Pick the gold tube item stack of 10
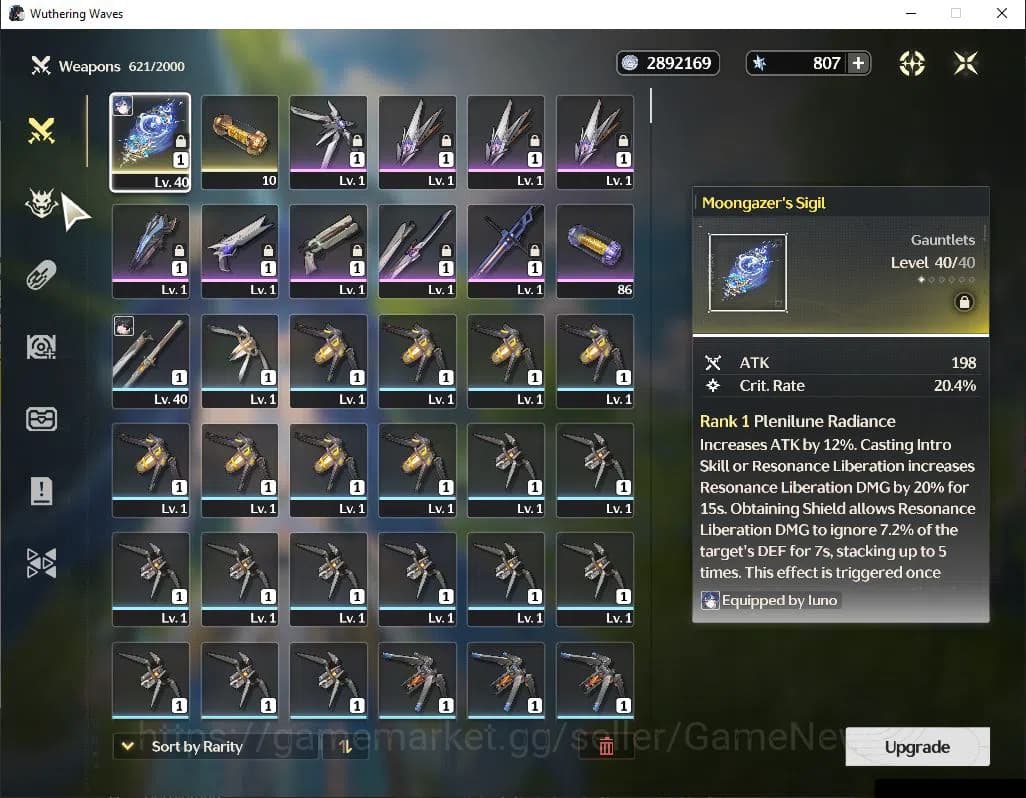The image size is (1026, 798). point(240,141)
